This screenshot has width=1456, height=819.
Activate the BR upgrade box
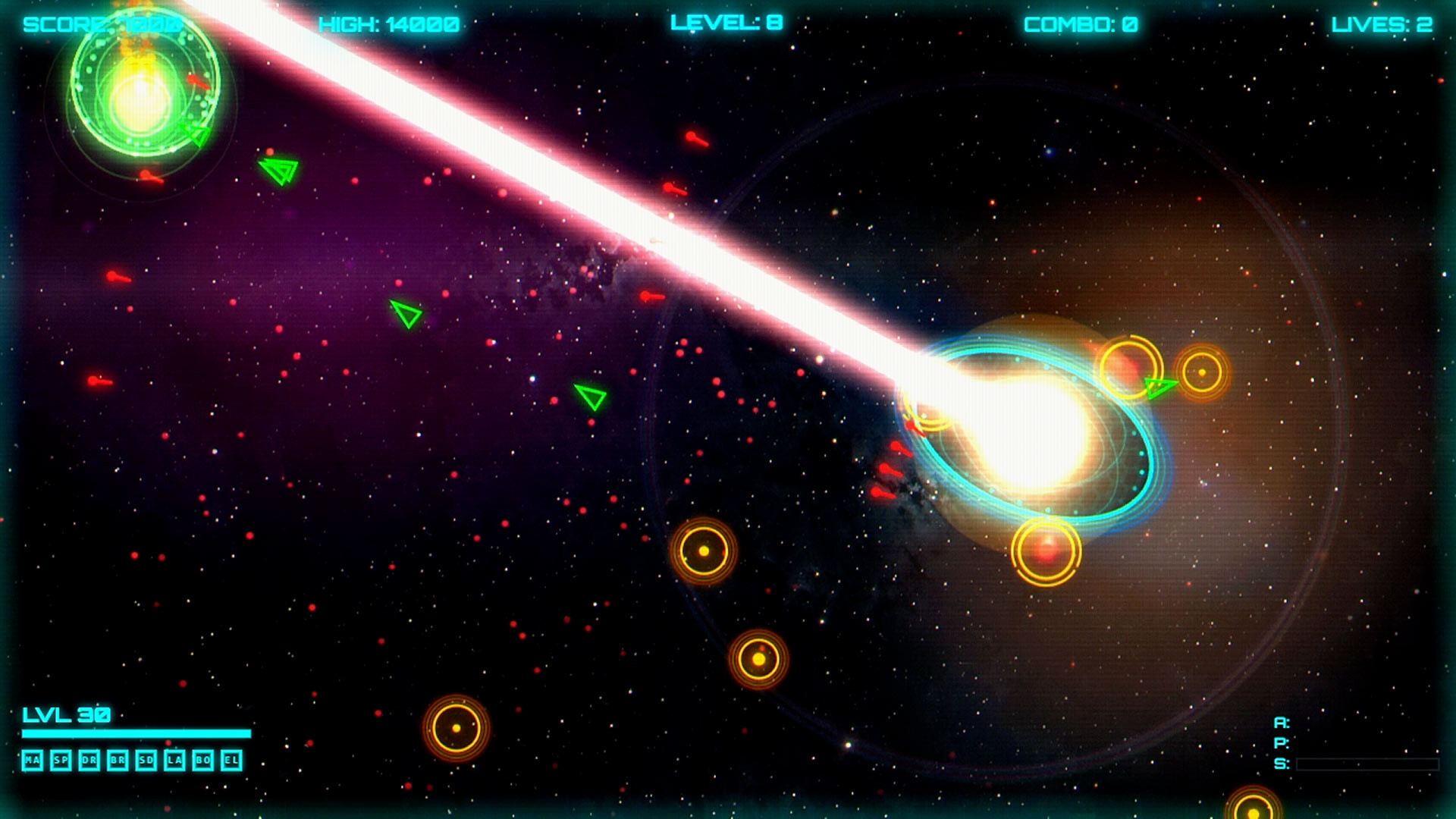(118, 760)
